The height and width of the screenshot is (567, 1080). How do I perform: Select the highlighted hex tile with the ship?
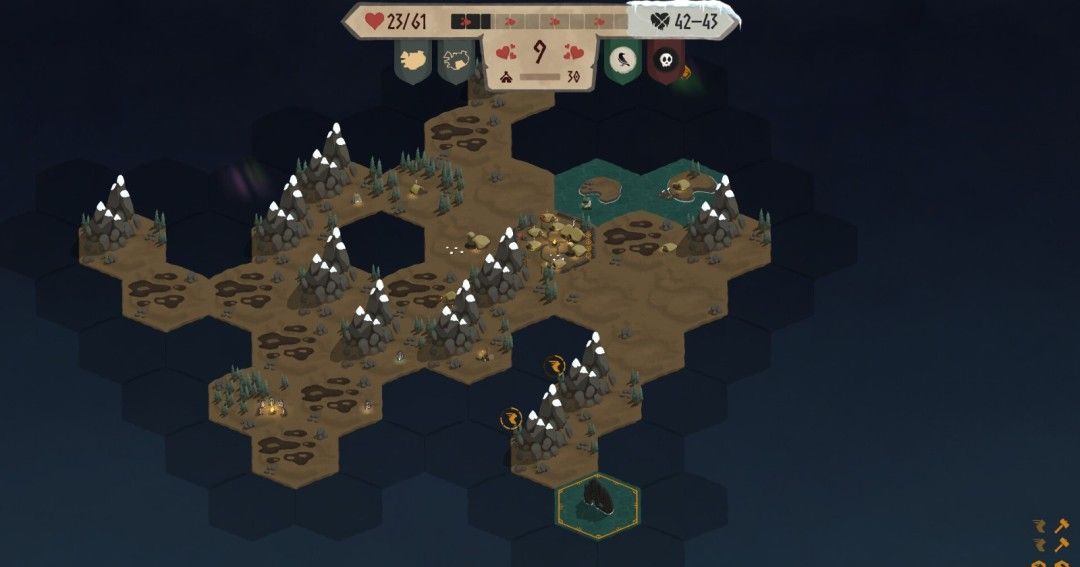[598, 505]
